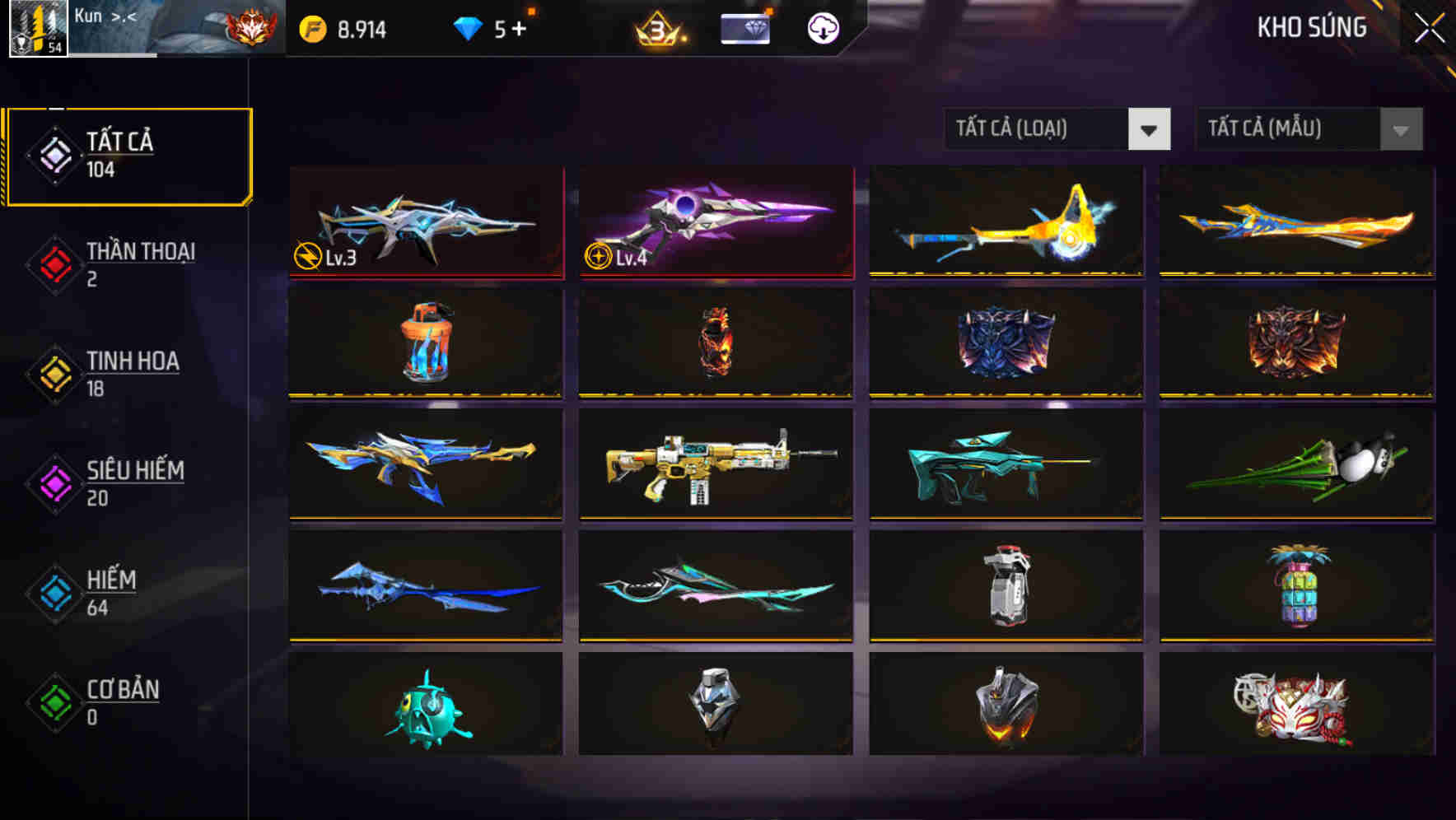Select the TẤT CẢ filter showing 104 items
Viewport: 1456px width, 820px height.
click(x=128, y=152)
